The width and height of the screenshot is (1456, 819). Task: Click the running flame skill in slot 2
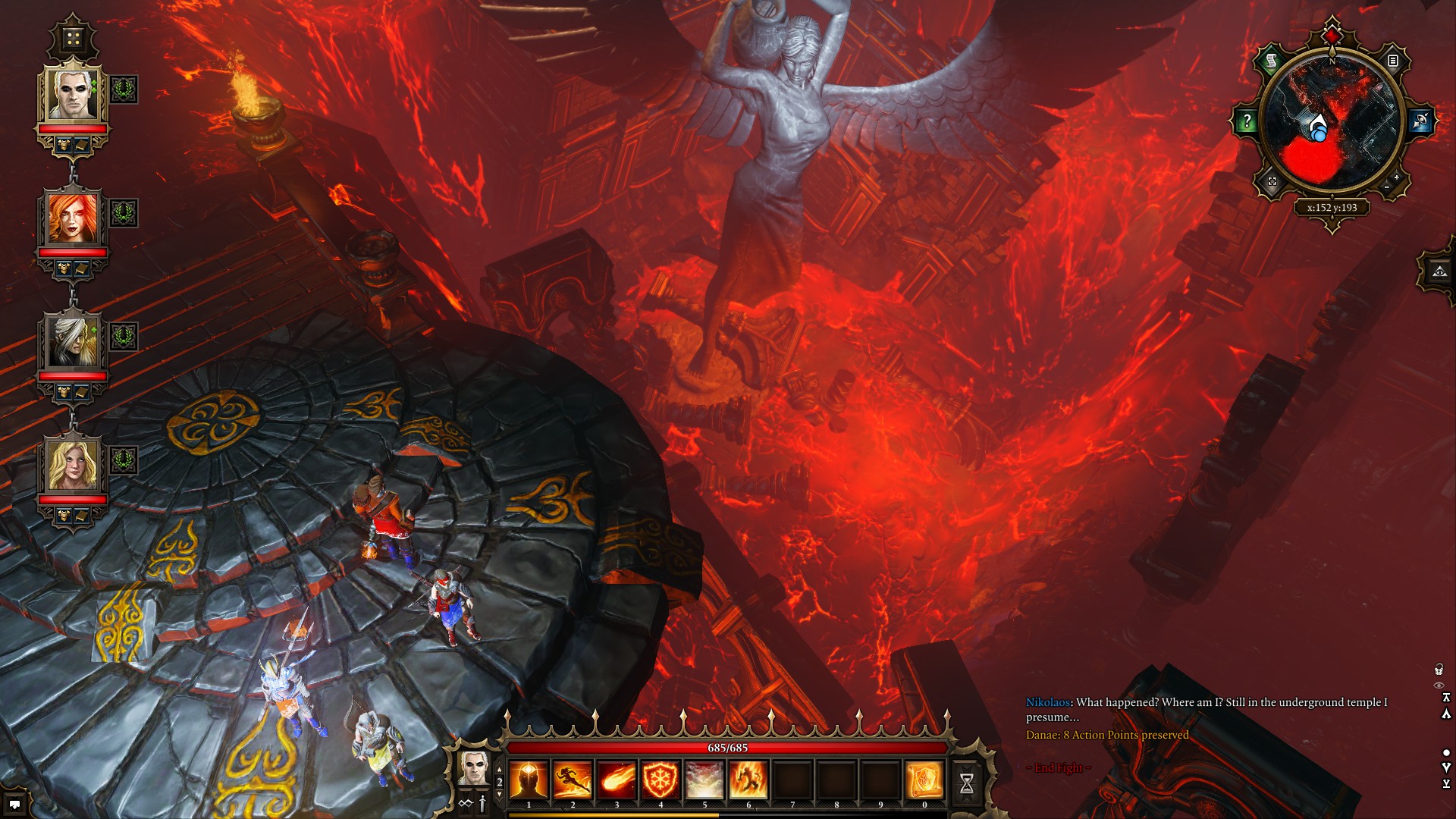[x=573, y=781]
